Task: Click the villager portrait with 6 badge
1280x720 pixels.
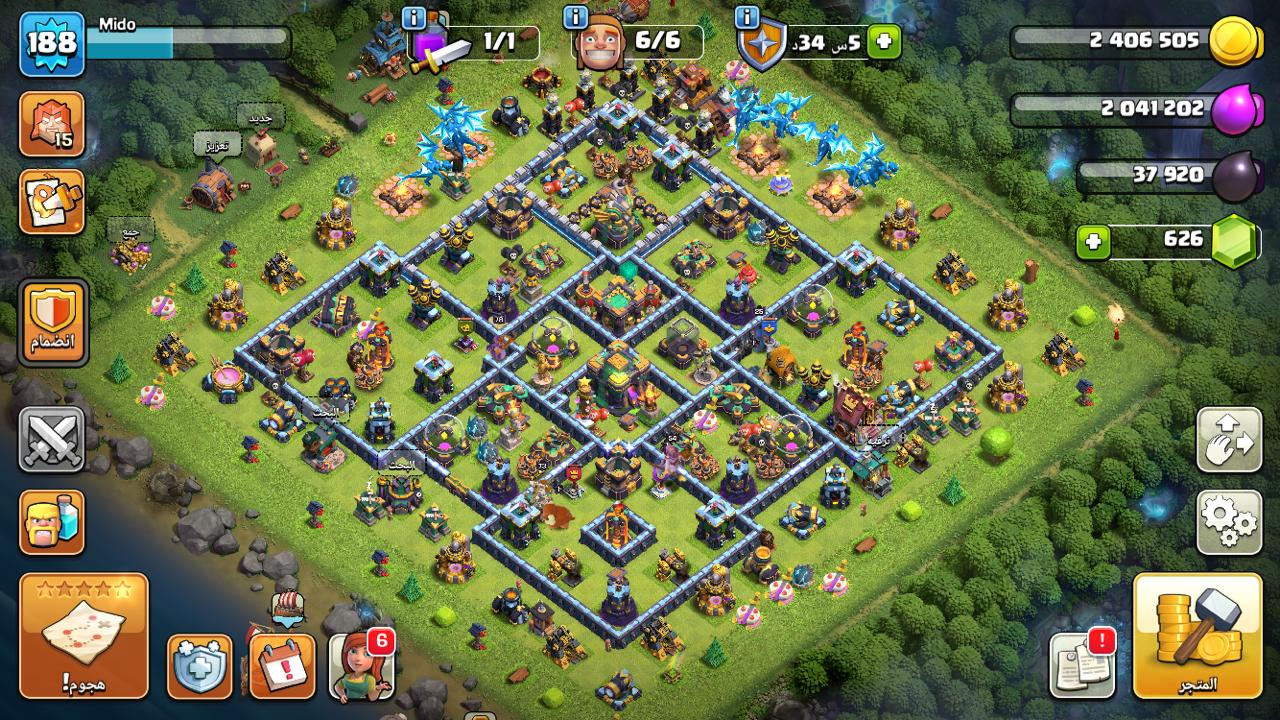Action: click(x=360, y=666)
